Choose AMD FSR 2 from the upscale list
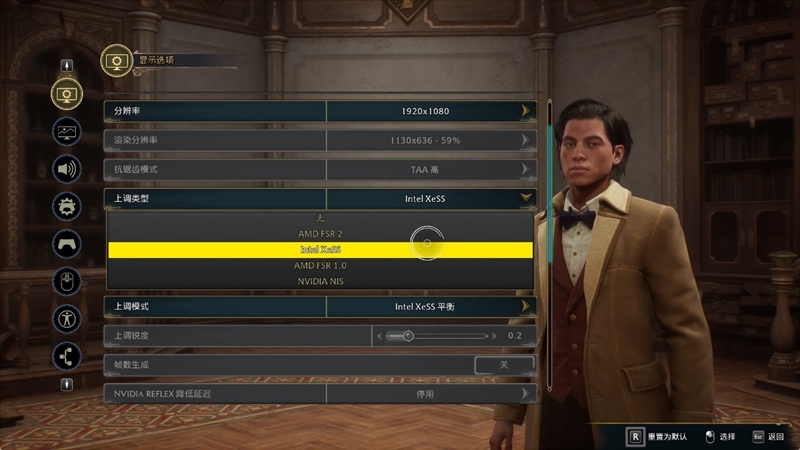This screenshot has height=450, width=800. [x=320, y=234]
